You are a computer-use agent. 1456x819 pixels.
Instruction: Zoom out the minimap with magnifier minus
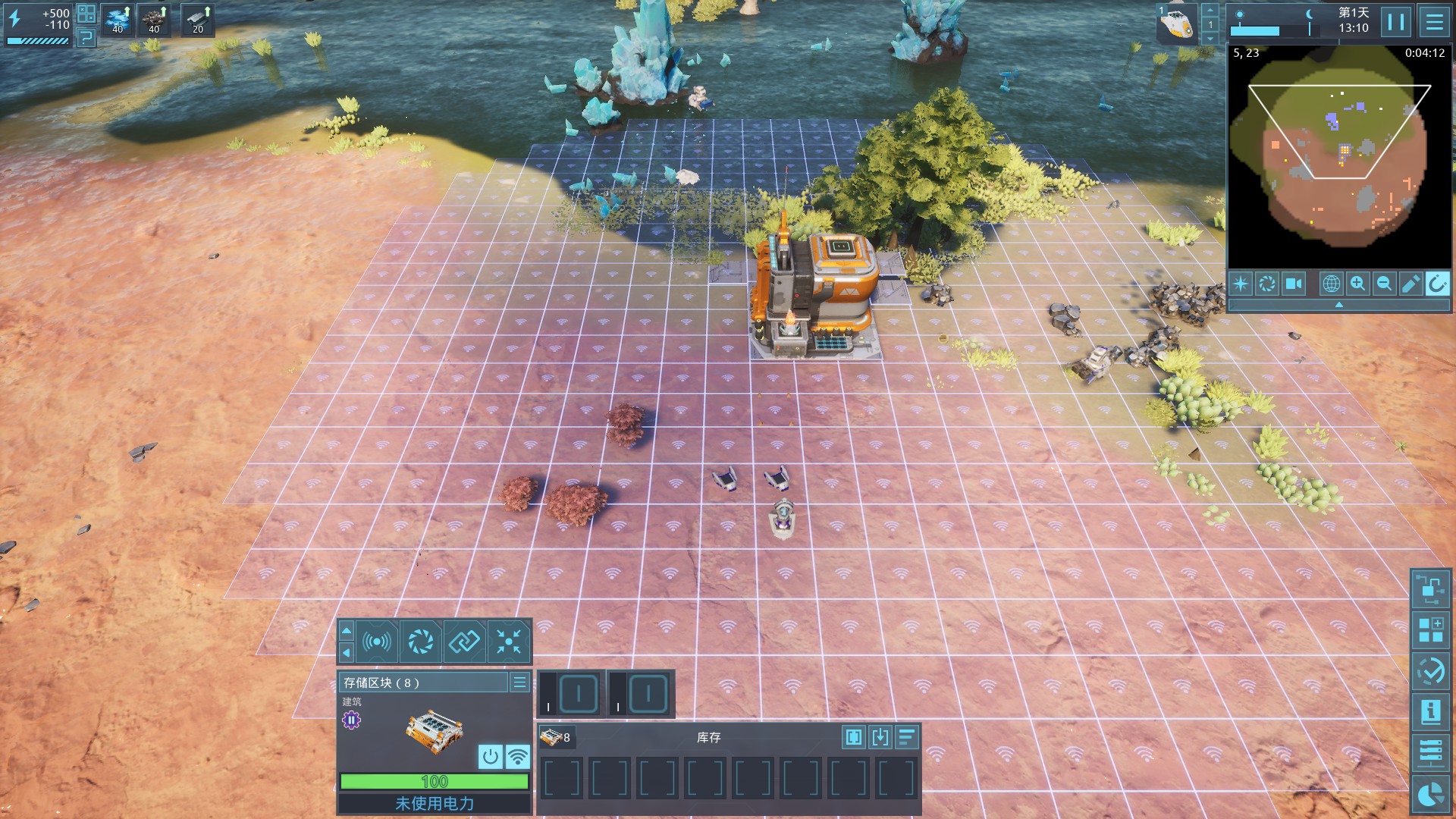[1384, 284]
